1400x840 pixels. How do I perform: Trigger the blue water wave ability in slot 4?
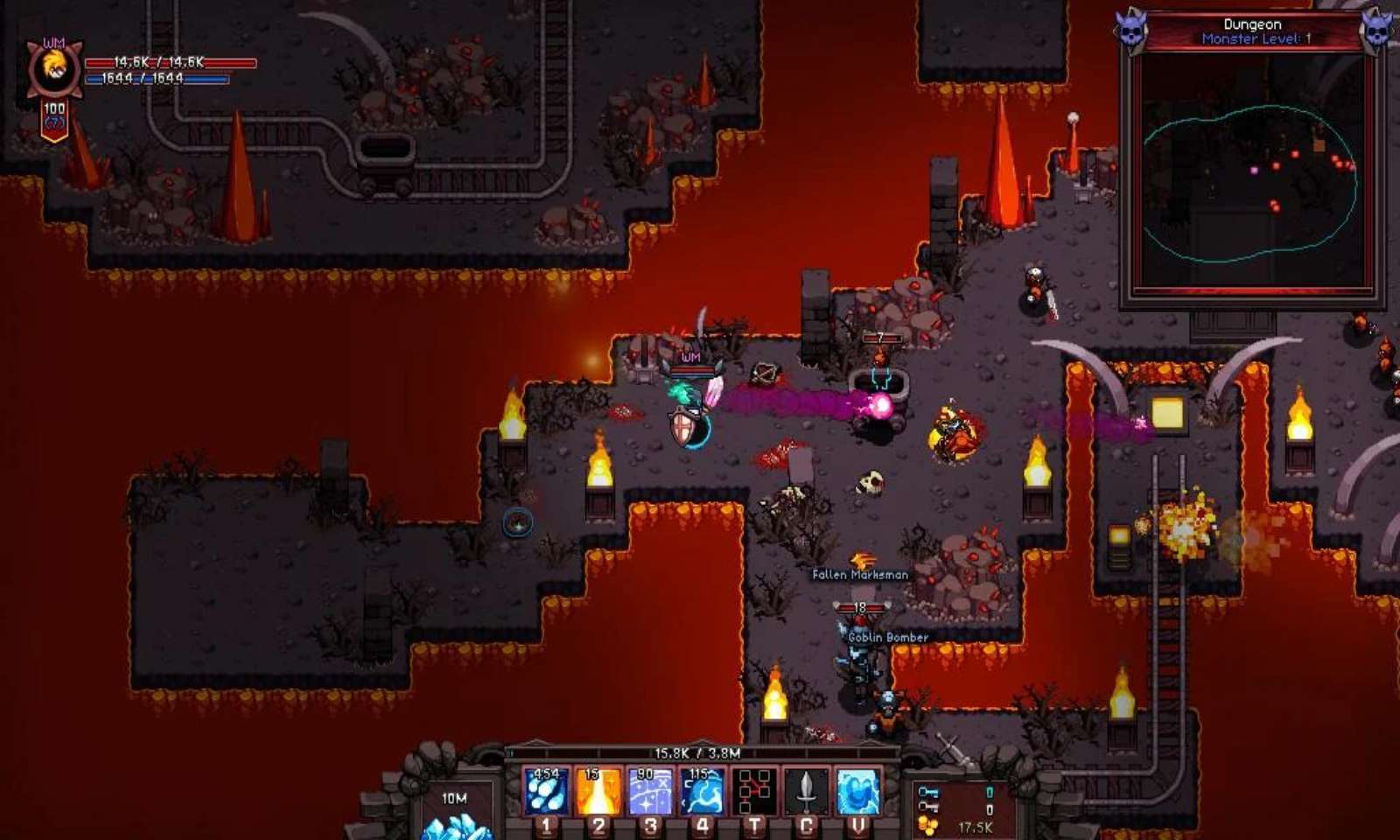pos(702,791)
